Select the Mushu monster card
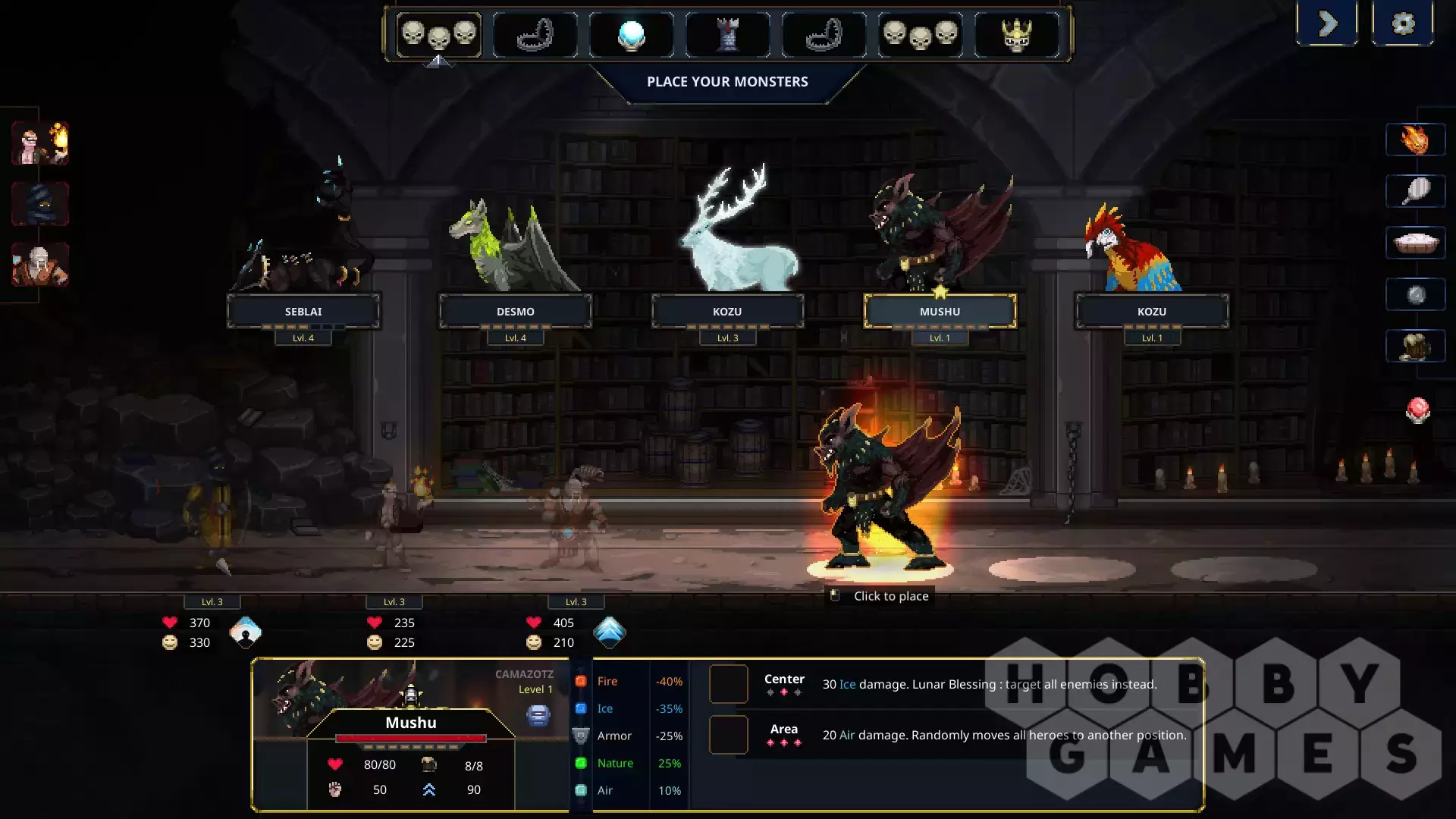The height and width of the screenshot is (819, 1456). [940, 311]
